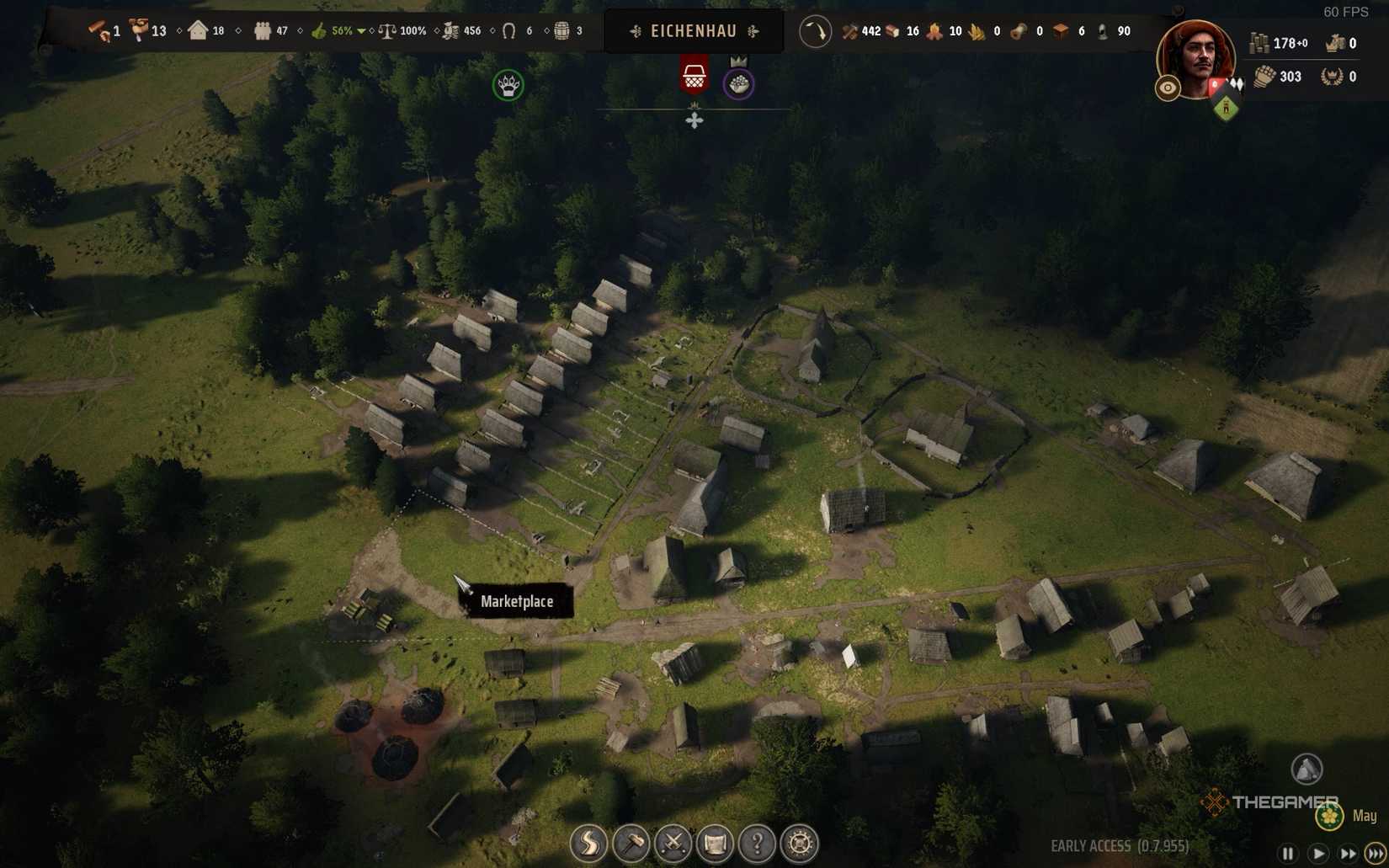Toggle the eye icon on the lord portrait

pyautogui.click(x=1166, y=88)
